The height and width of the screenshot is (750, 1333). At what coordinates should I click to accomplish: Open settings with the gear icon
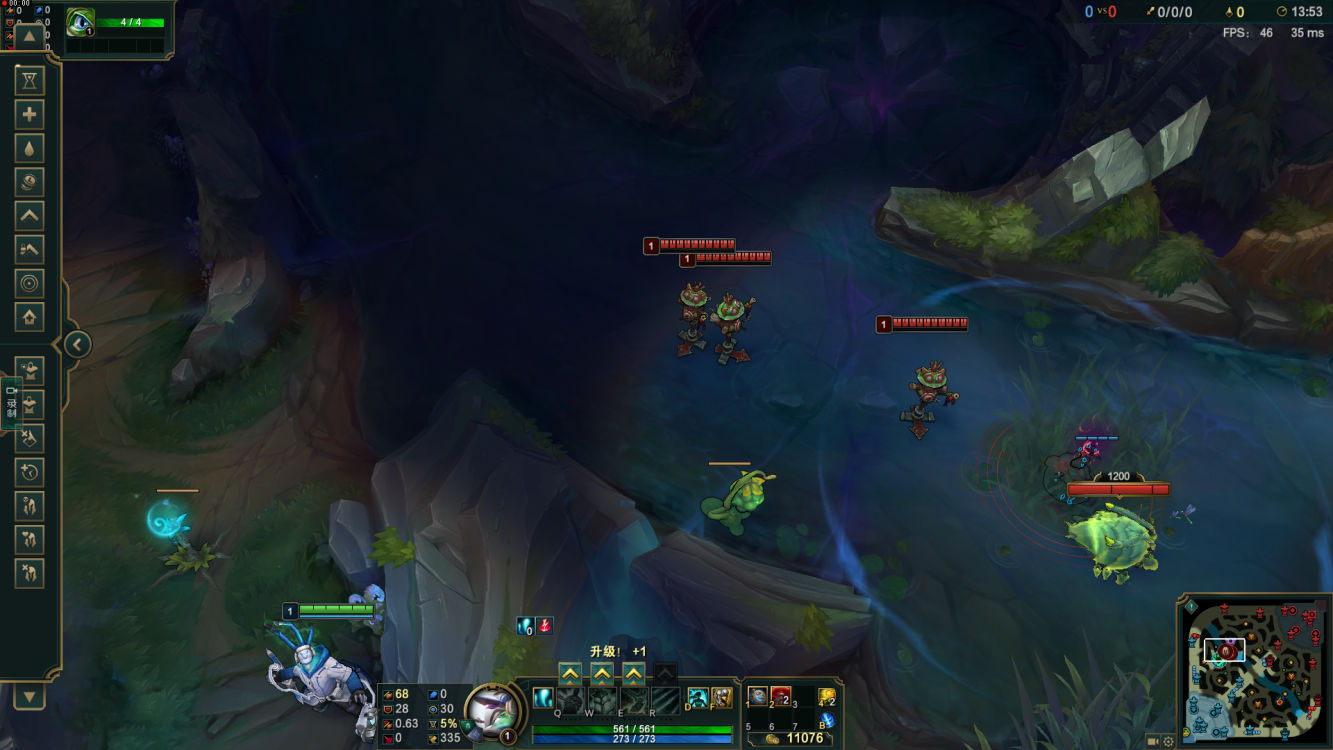pos(1168,742)
